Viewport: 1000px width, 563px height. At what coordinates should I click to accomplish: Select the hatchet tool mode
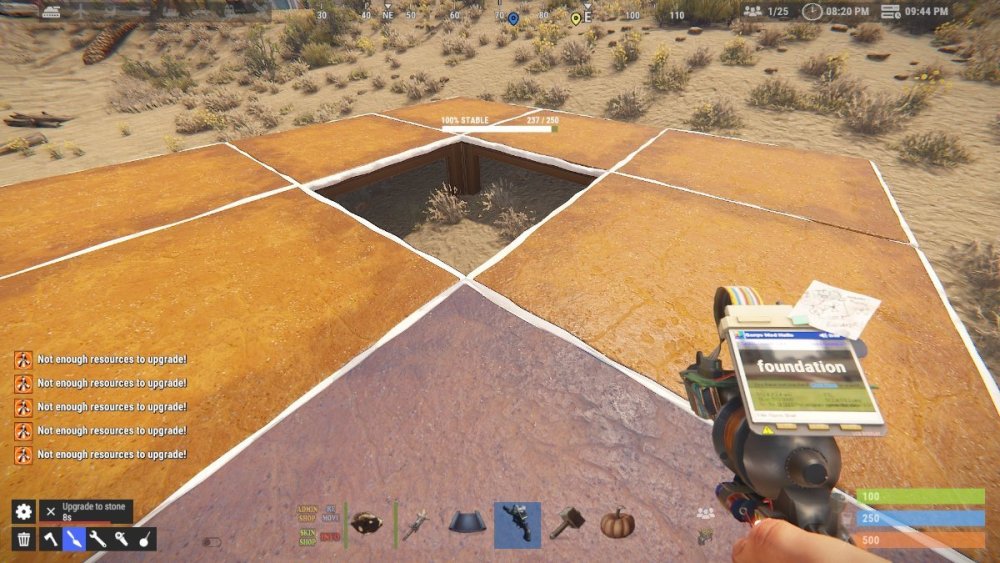[x=50, y=539]
